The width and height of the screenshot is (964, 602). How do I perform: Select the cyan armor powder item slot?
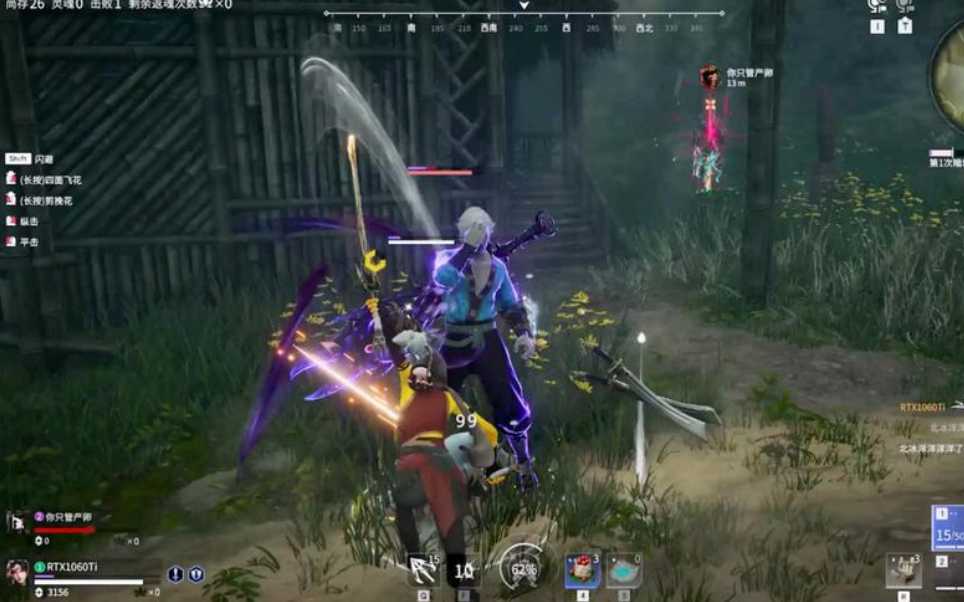tap(623, 571)
